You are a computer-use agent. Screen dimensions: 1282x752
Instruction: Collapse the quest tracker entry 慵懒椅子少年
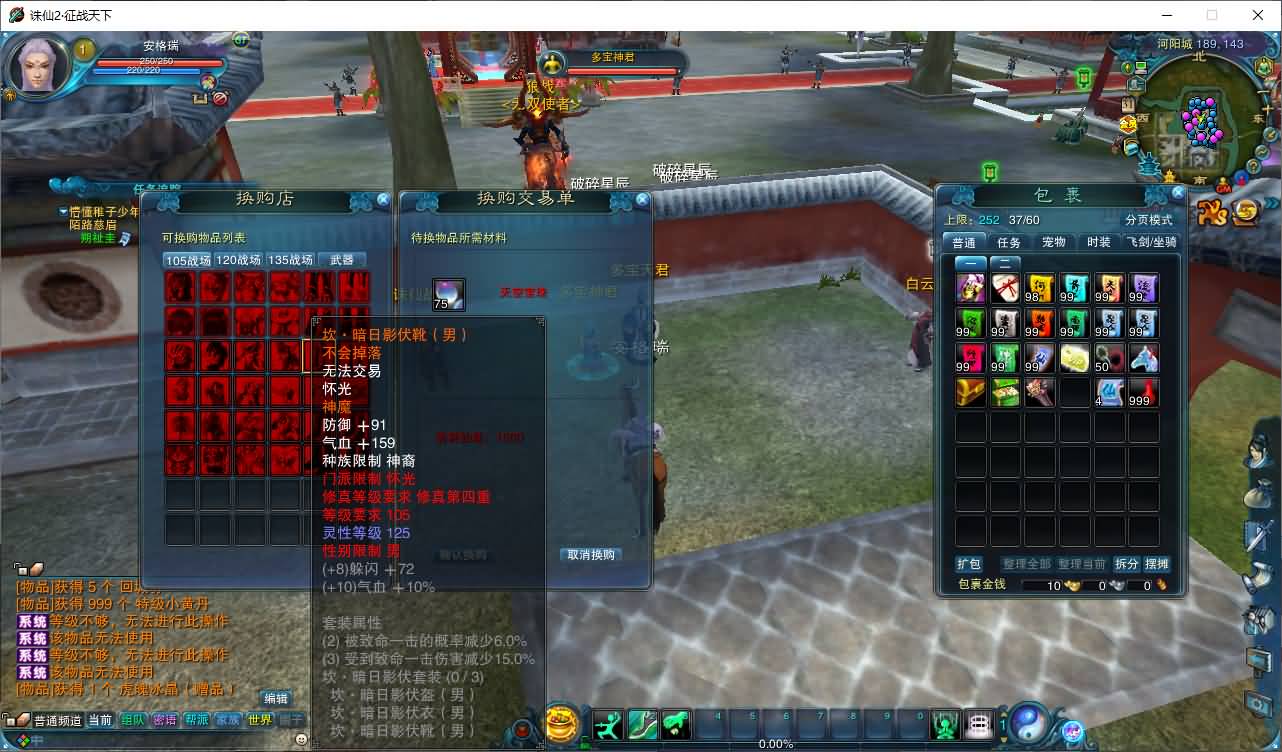pyautogui.click(x=62, y=211)
